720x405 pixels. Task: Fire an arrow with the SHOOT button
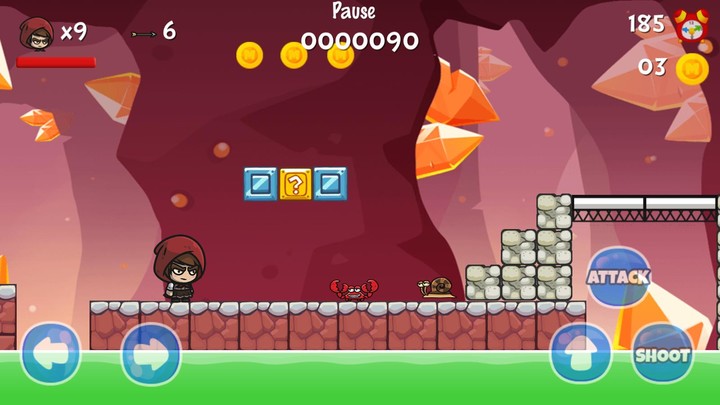point(662,353)
